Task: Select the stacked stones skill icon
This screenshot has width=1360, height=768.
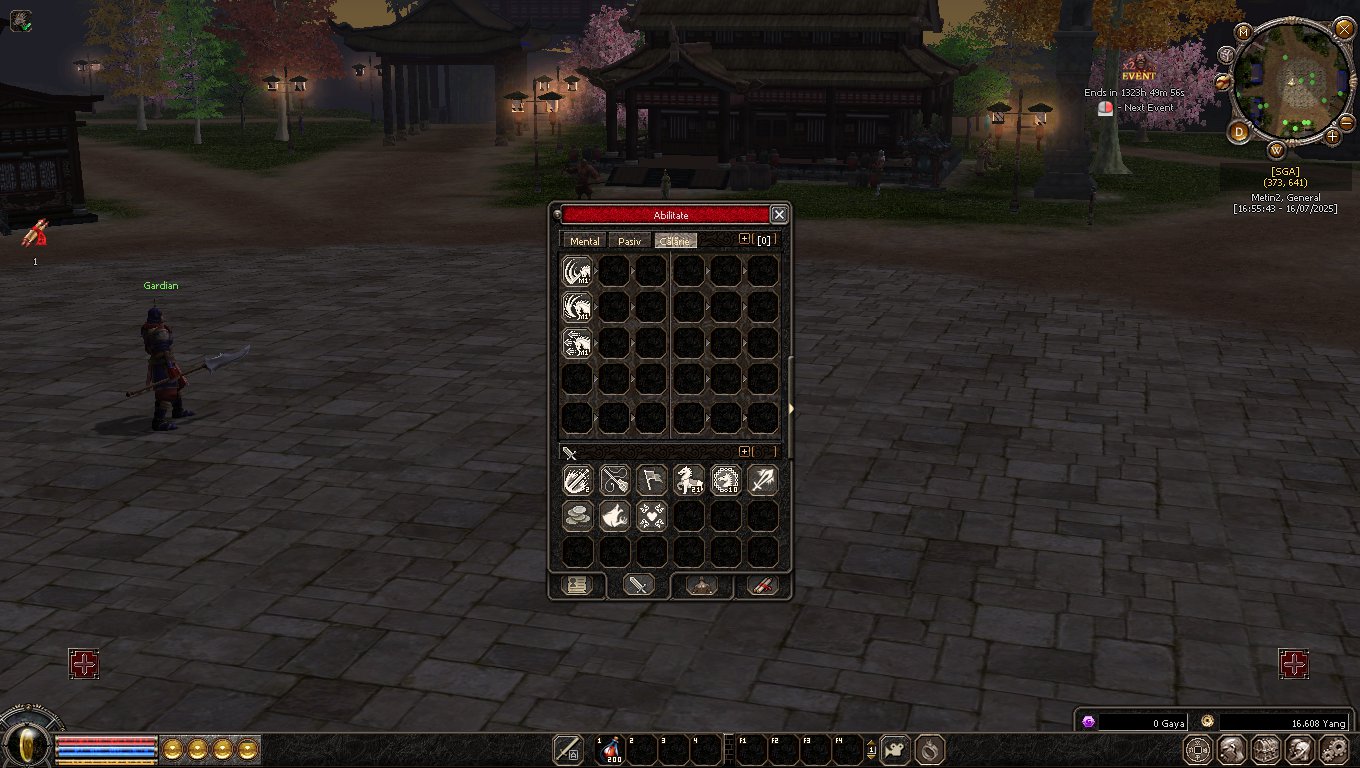Action: click(577, 516)
